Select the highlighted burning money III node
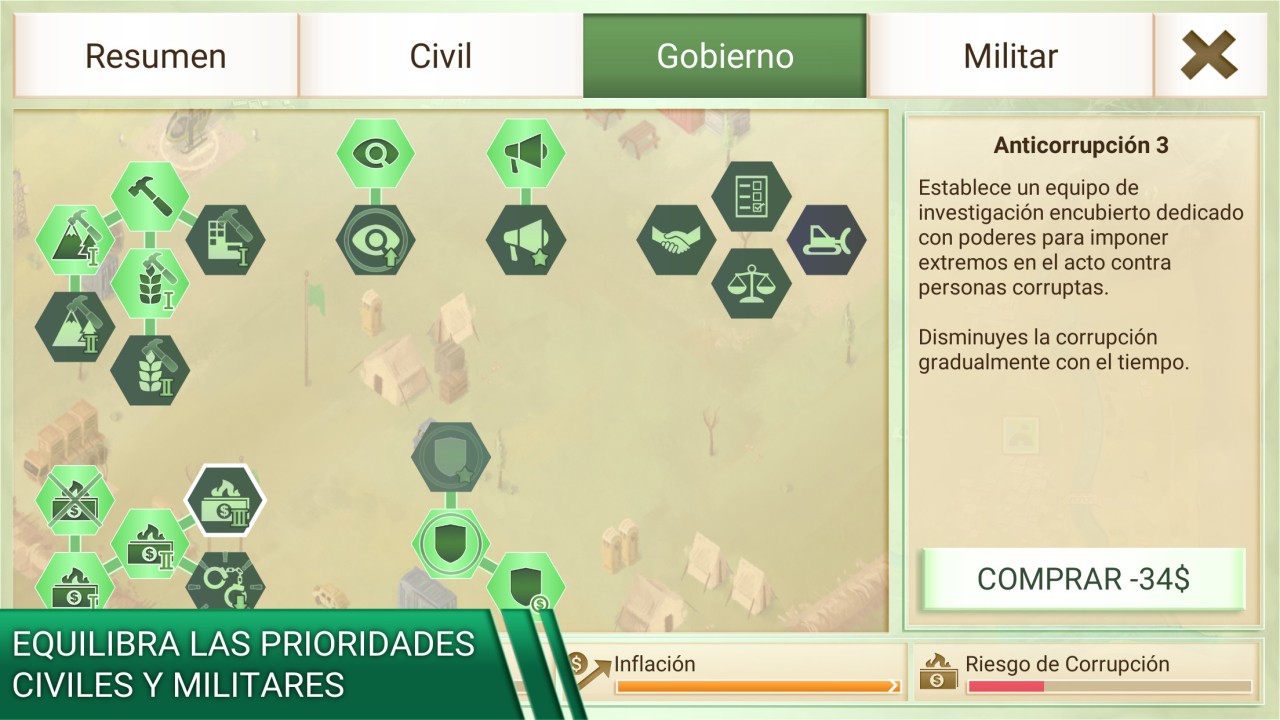 226,500
